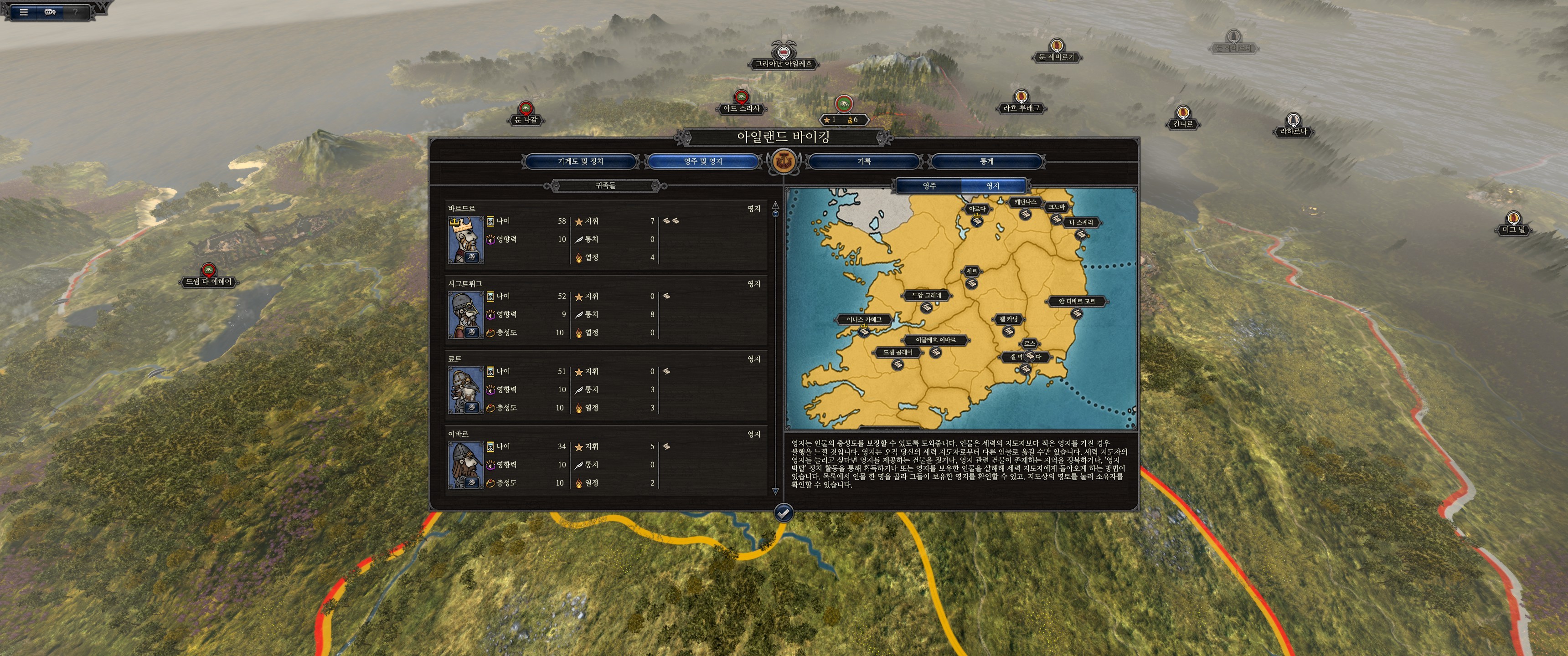This screenshot has width=1568, height=656.
Task: Click the nobles list down arrow
Action: click(775, 491)
